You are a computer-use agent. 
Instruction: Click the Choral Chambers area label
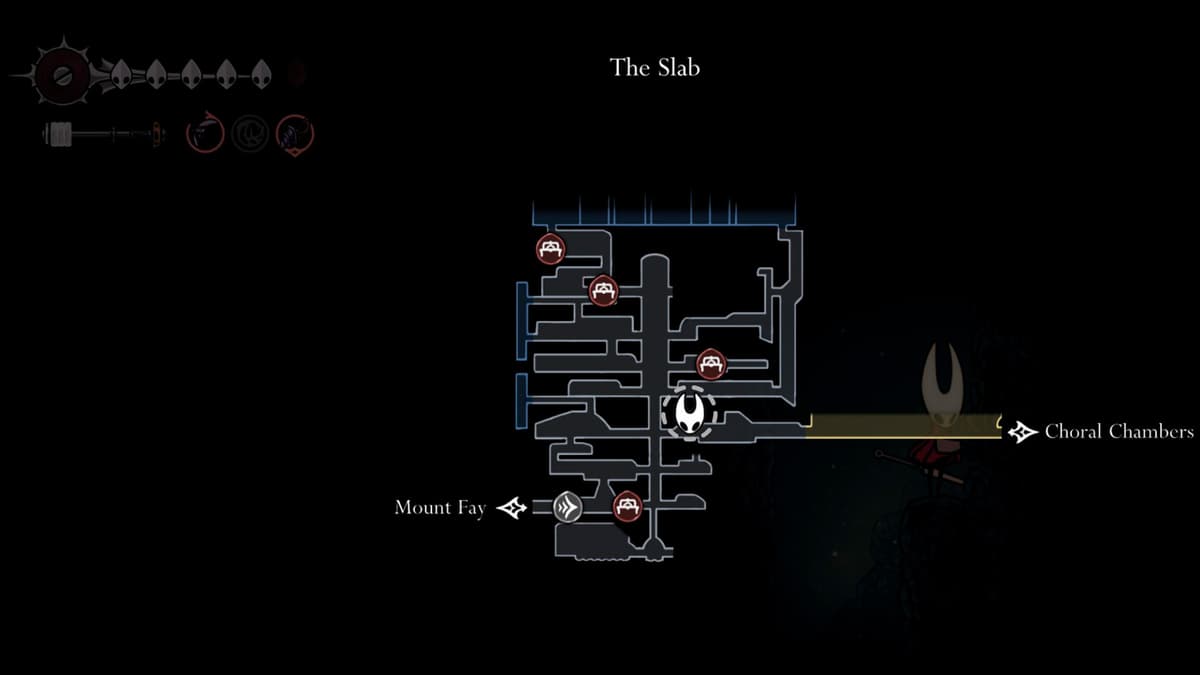point(1118,432)
